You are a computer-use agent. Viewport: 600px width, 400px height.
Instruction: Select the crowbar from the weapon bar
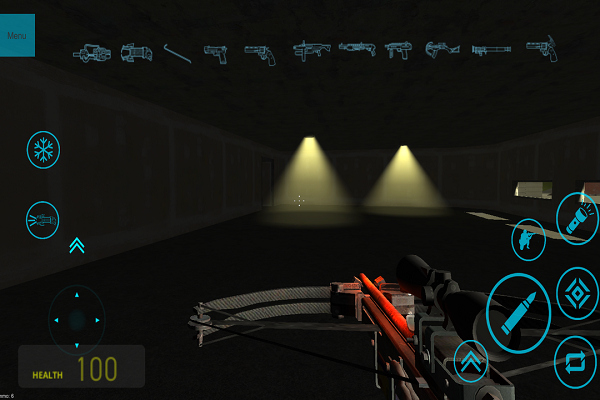[176, 49]
